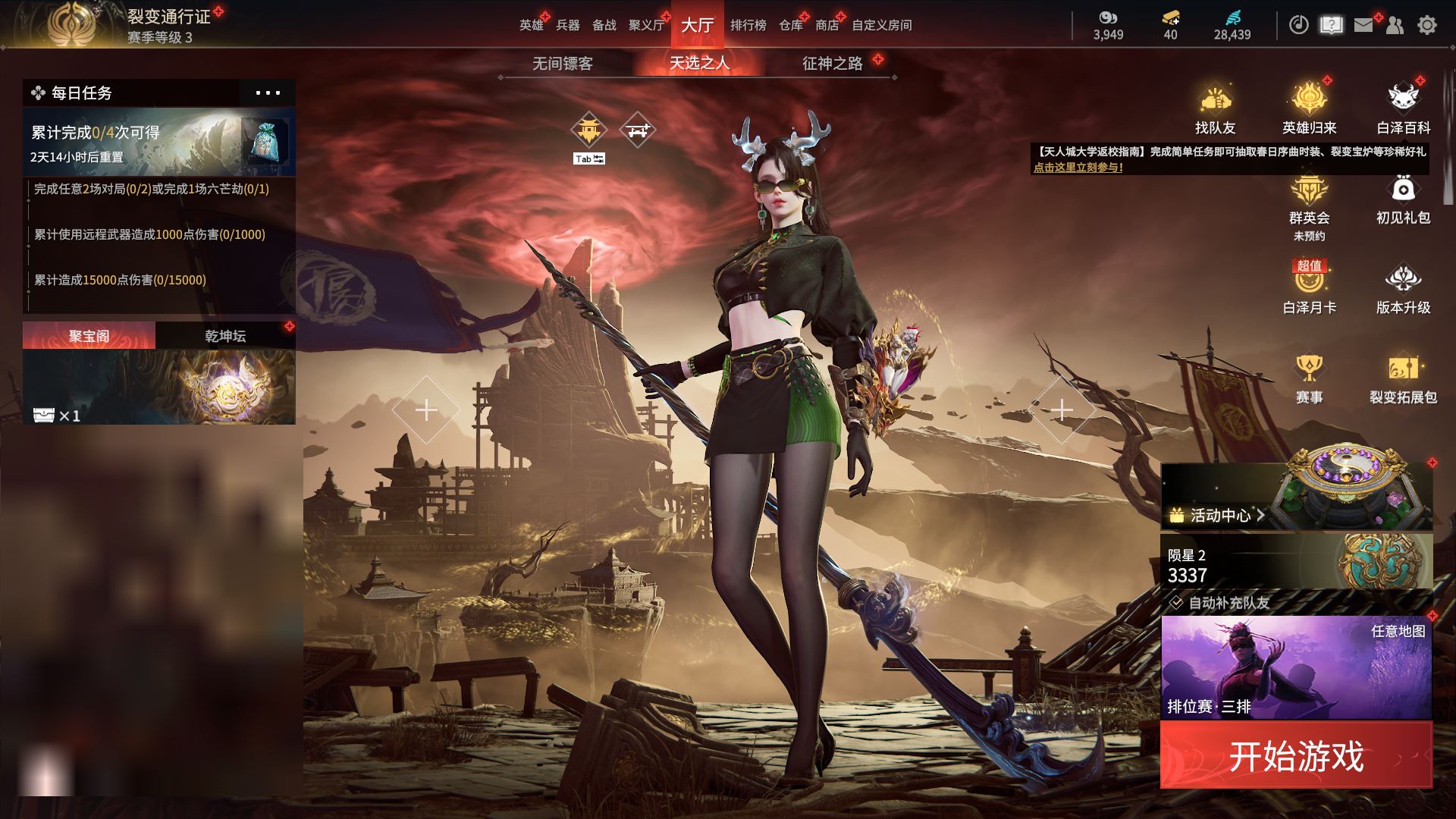Click the 开始游戏 start game button

pos(1295,755)
